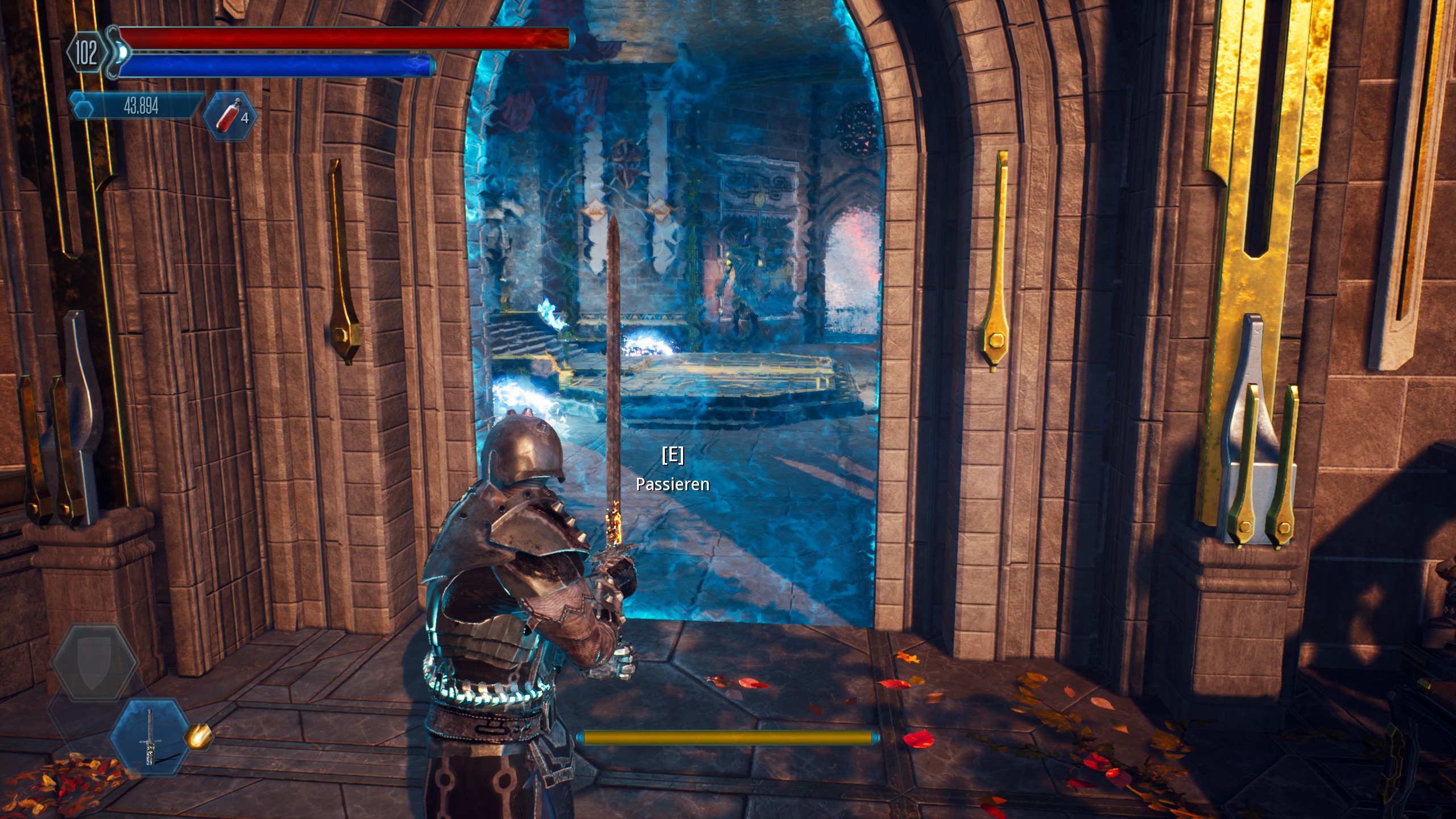This screenshot has height=819, width=1456.
Task: Select the red health potion slot
Action: (230, 115)
